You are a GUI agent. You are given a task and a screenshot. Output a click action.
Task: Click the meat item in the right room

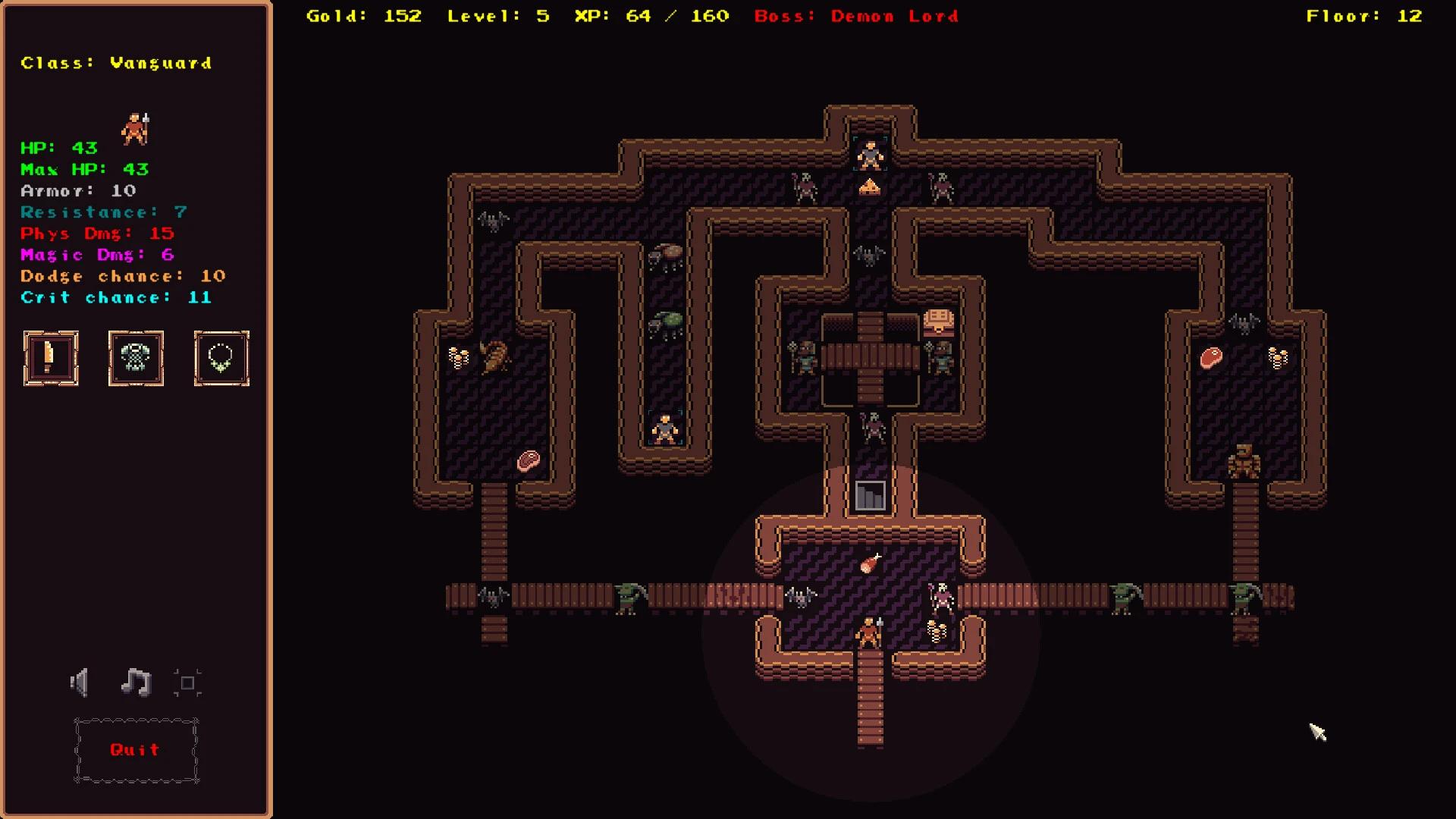[1211, 356]
